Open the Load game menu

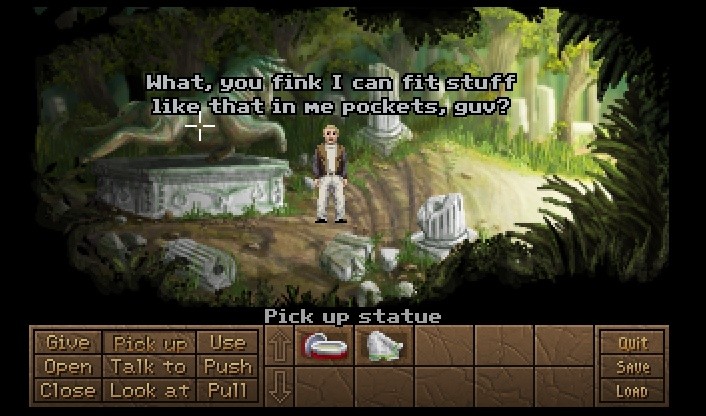click(632, 391)
